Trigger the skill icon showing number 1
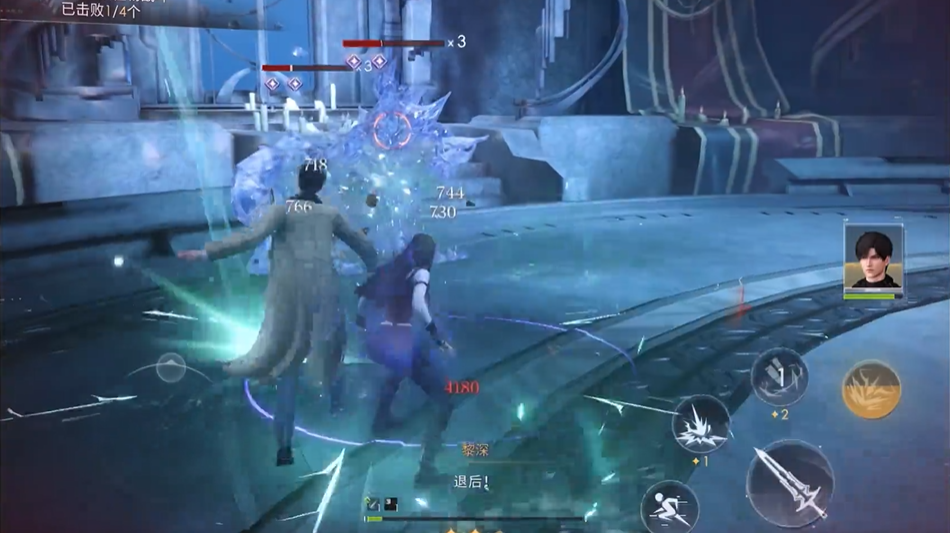 tap(779, 376)
